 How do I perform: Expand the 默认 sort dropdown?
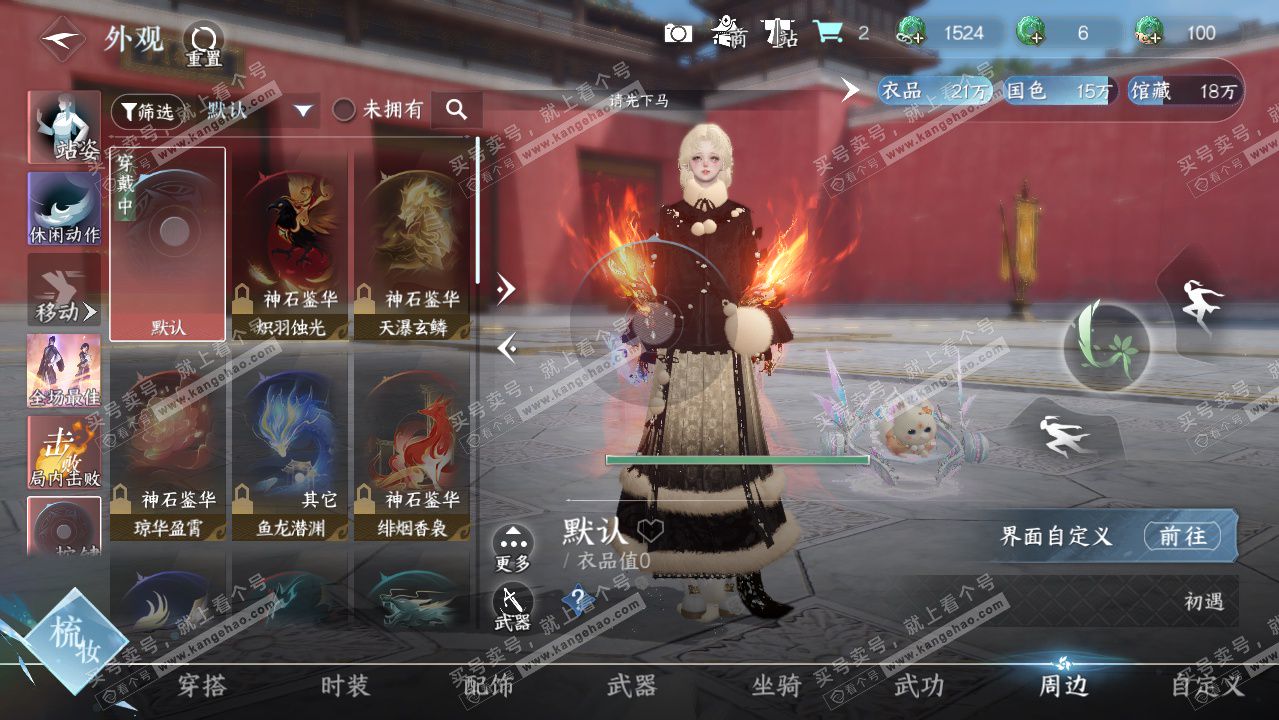click(303, 110)
